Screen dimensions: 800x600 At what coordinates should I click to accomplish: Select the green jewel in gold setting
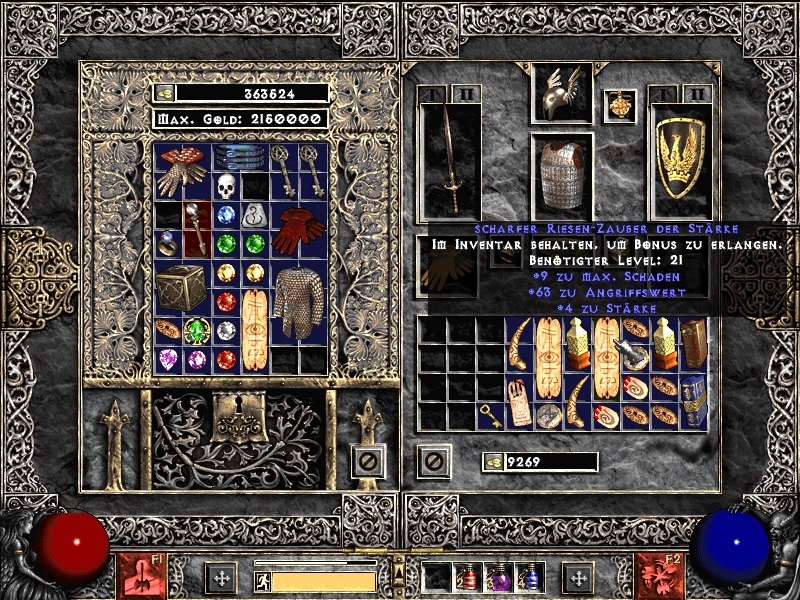(x=197, y=330)
